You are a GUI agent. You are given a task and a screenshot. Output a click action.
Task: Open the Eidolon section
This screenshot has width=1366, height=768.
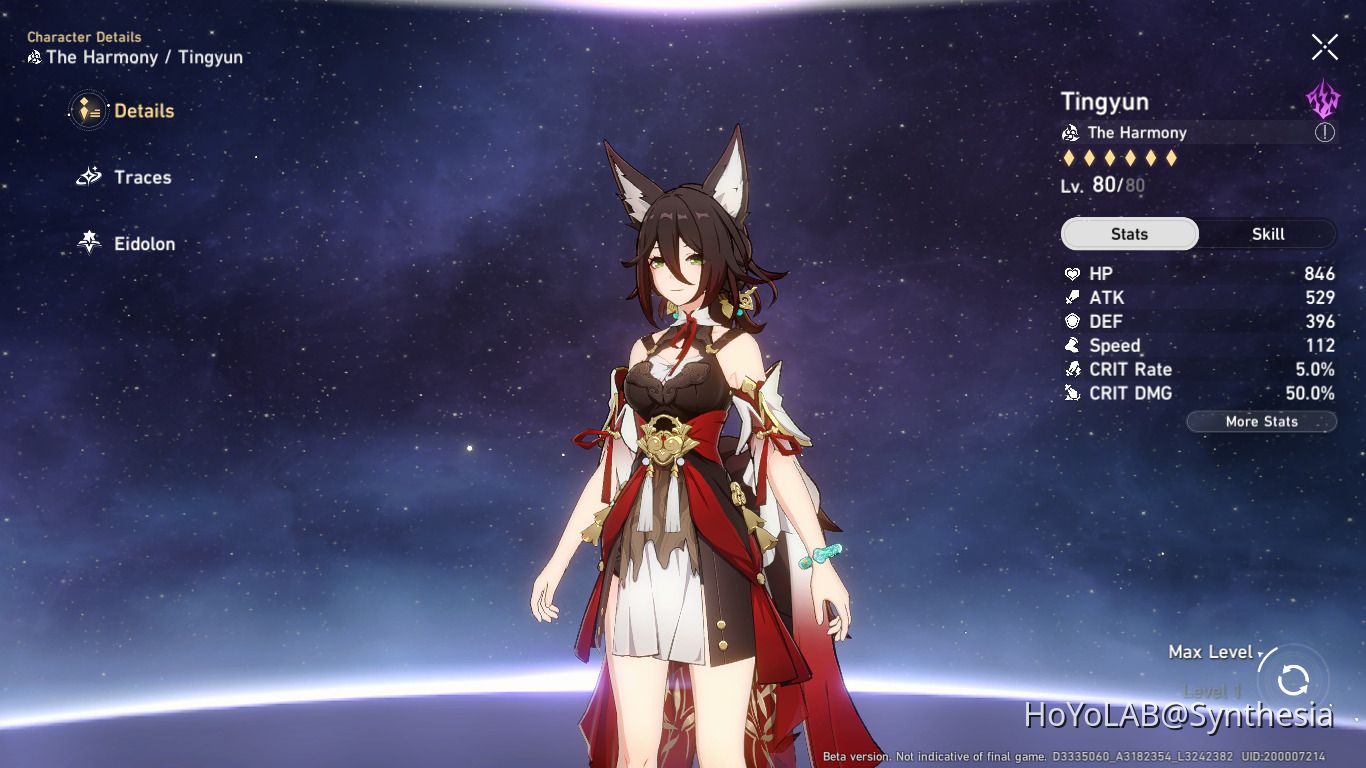pyautogui.click(x=89, y=243)
